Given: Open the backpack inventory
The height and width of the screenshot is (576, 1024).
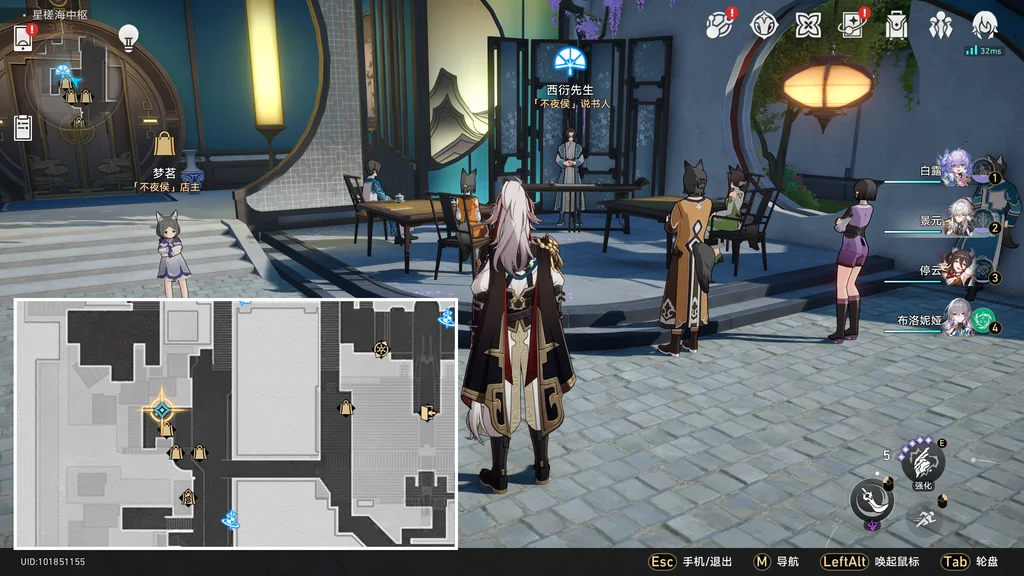Looking at the screenshot, I should pos(896,25).
